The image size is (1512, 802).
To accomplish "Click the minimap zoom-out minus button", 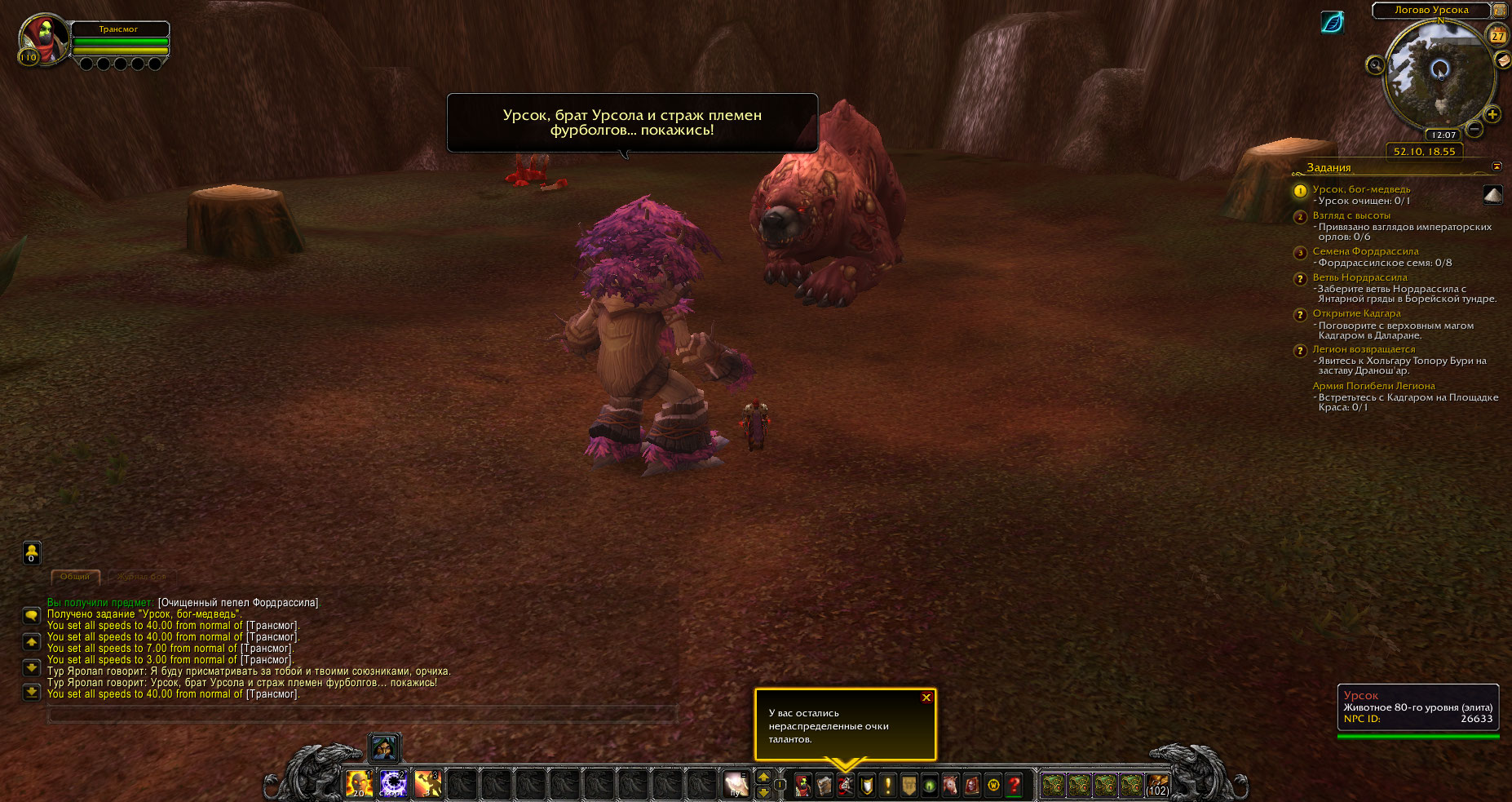I will 1474,129.
